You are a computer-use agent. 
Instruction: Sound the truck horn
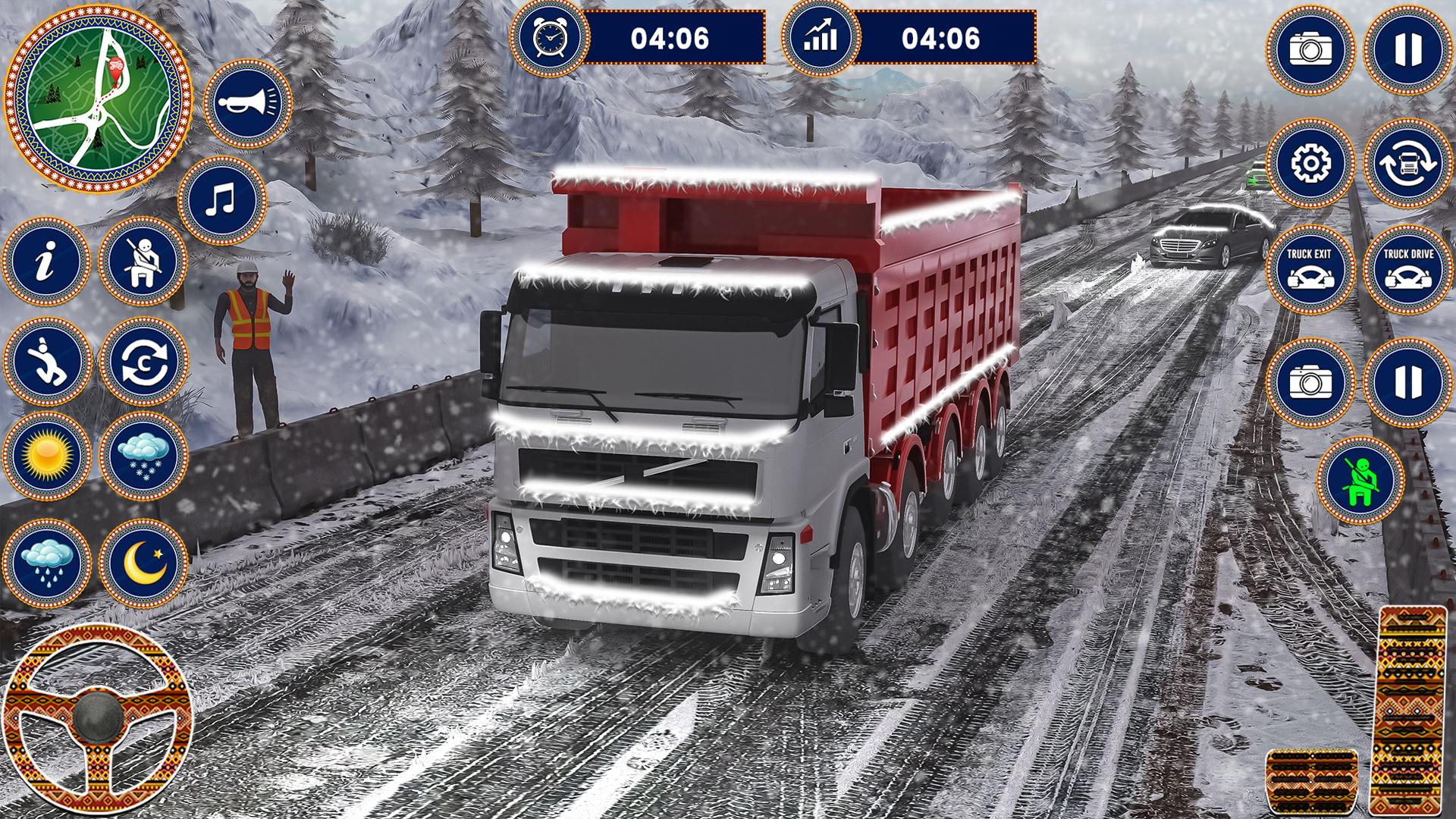247,103
